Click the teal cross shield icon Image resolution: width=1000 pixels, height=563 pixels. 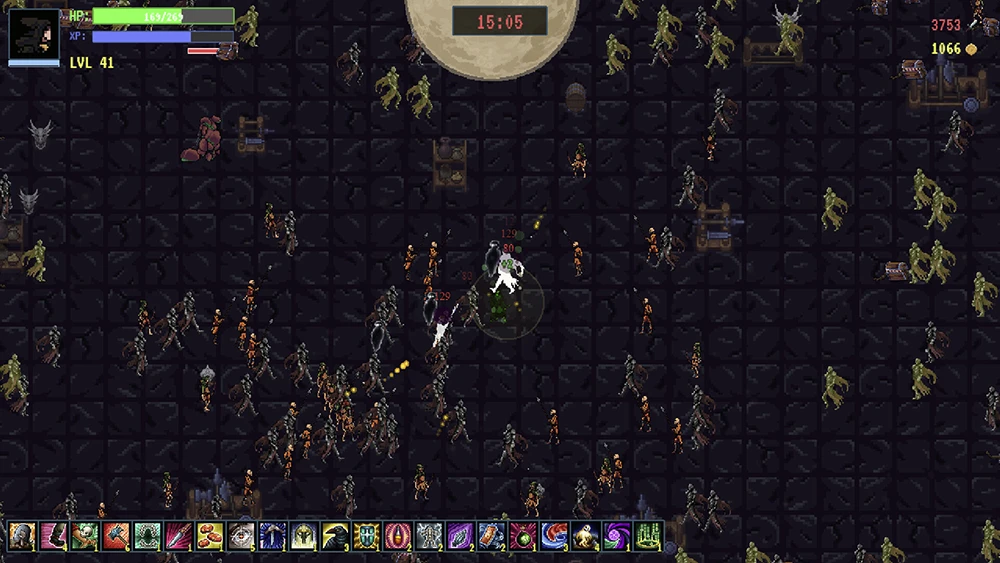pos(366,536)
